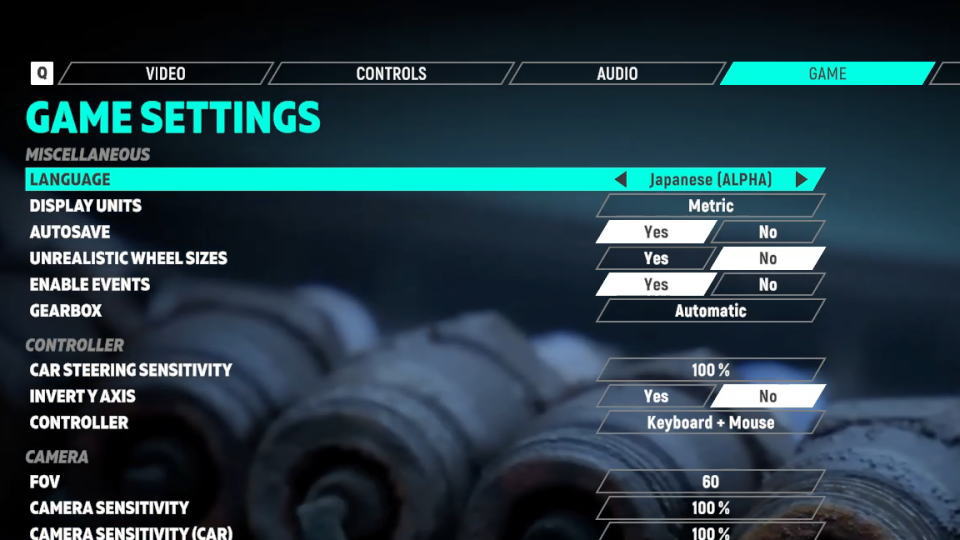The image size is (960, 540).
Task: Adjust the Camera Sensitivity bar
Action: [710, 508]
